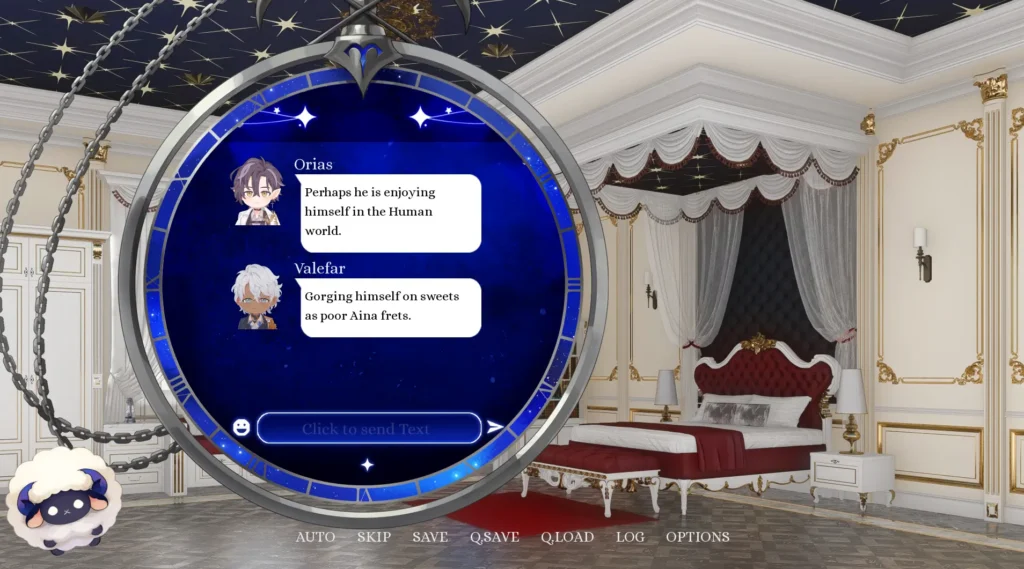Select Orias's chat avatar

[x=257, y=192]
